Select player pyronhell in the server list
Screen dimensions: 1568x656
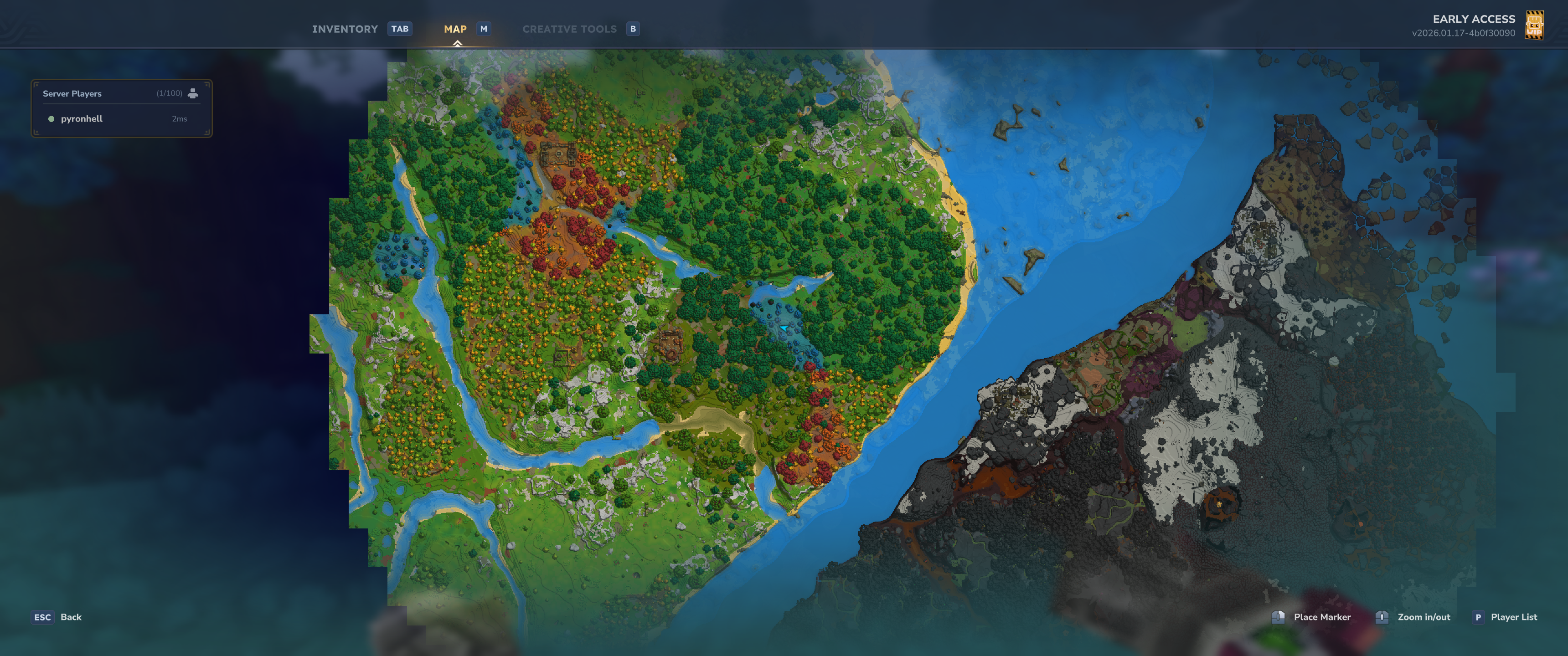[x=82, y=118]
